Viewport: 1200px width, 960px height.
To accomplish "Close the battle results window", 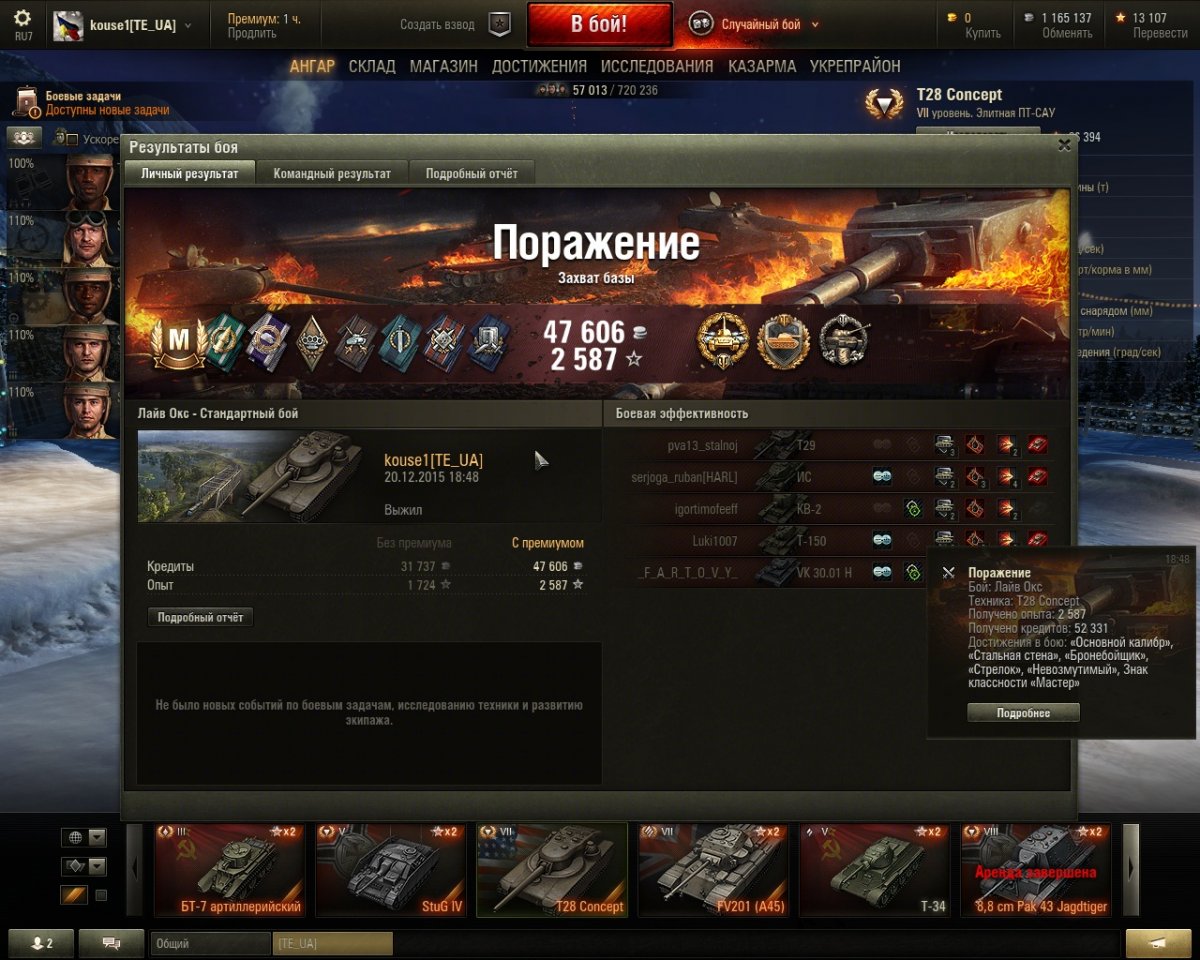I will tap(1065, 145).
